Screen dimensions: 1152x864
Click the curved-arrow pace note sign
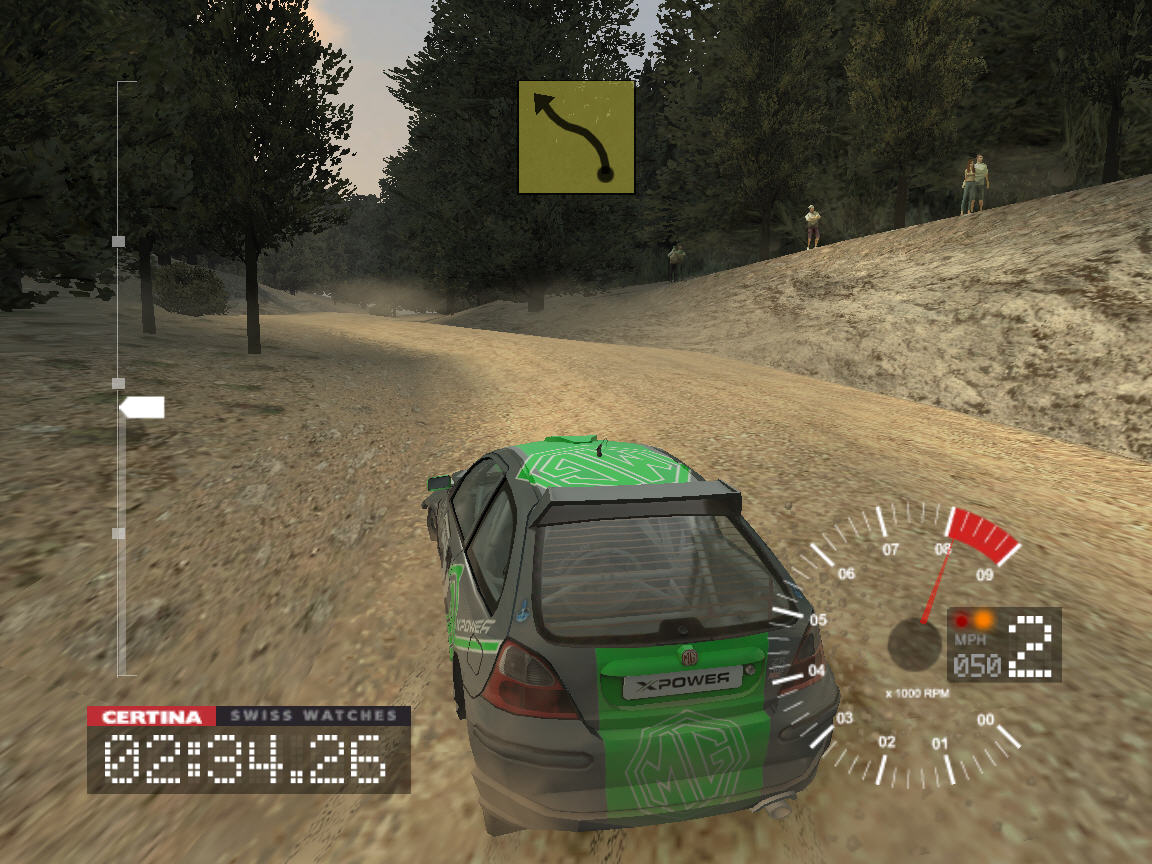pos(576,137)
